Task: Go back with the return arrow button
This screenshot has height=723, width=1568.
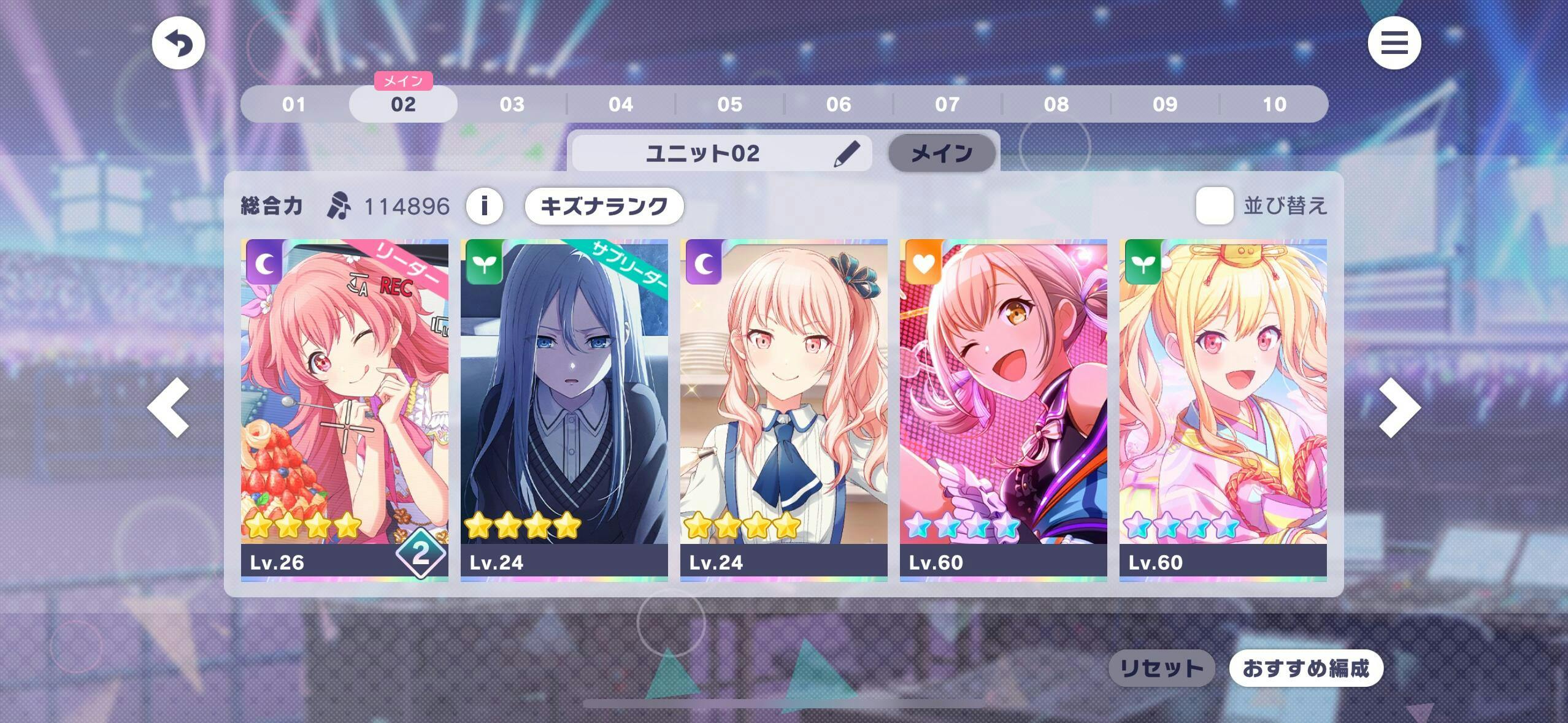Action: 178,44
